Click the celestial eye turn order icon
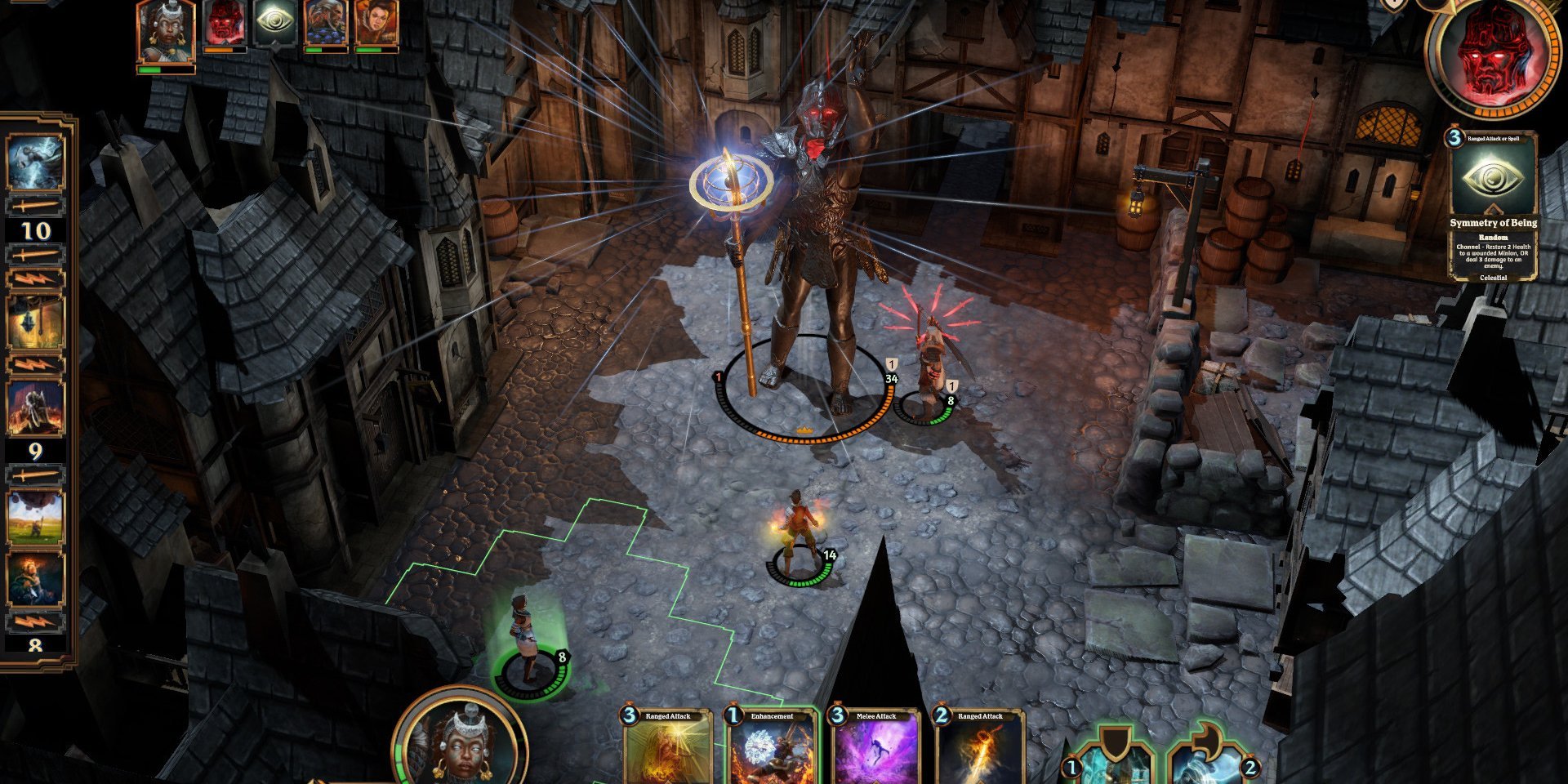 (274, 23)
